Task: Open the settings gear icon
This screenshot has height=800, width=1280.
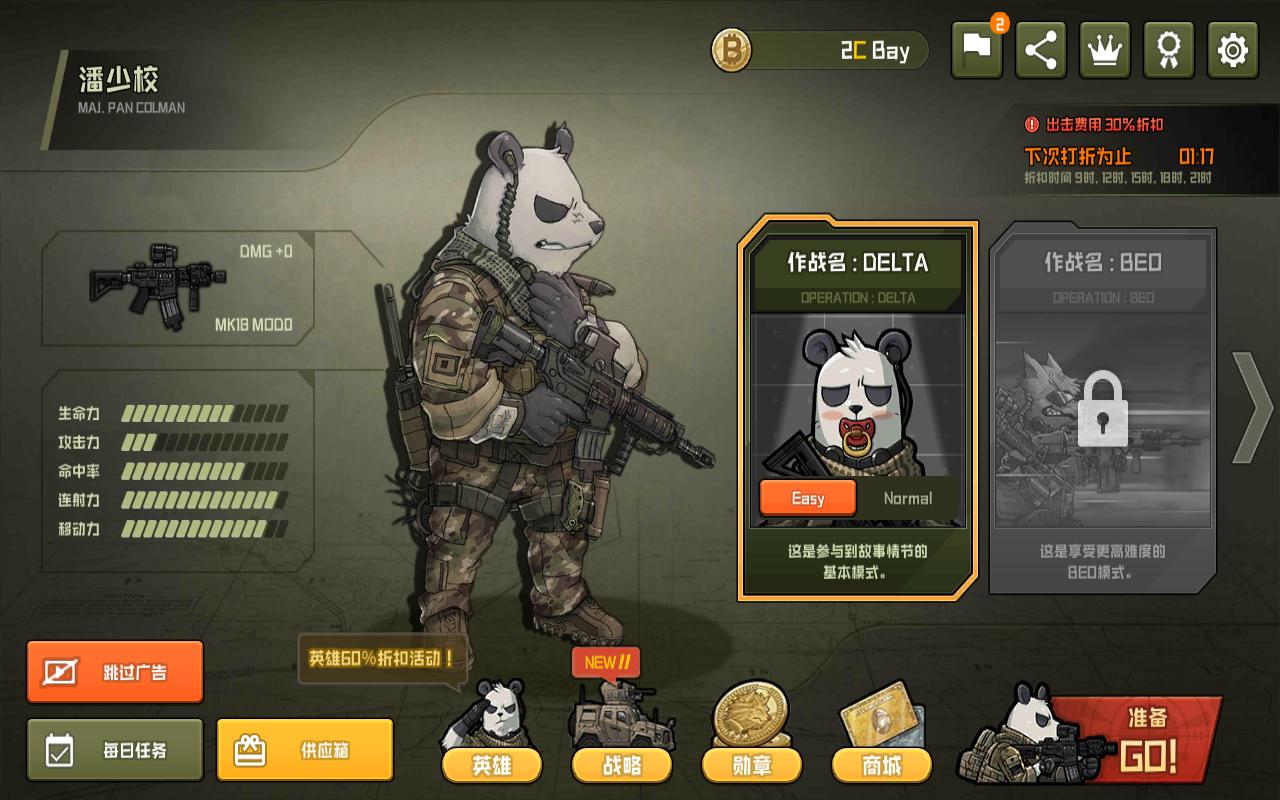Action: tap(1232, 50)
